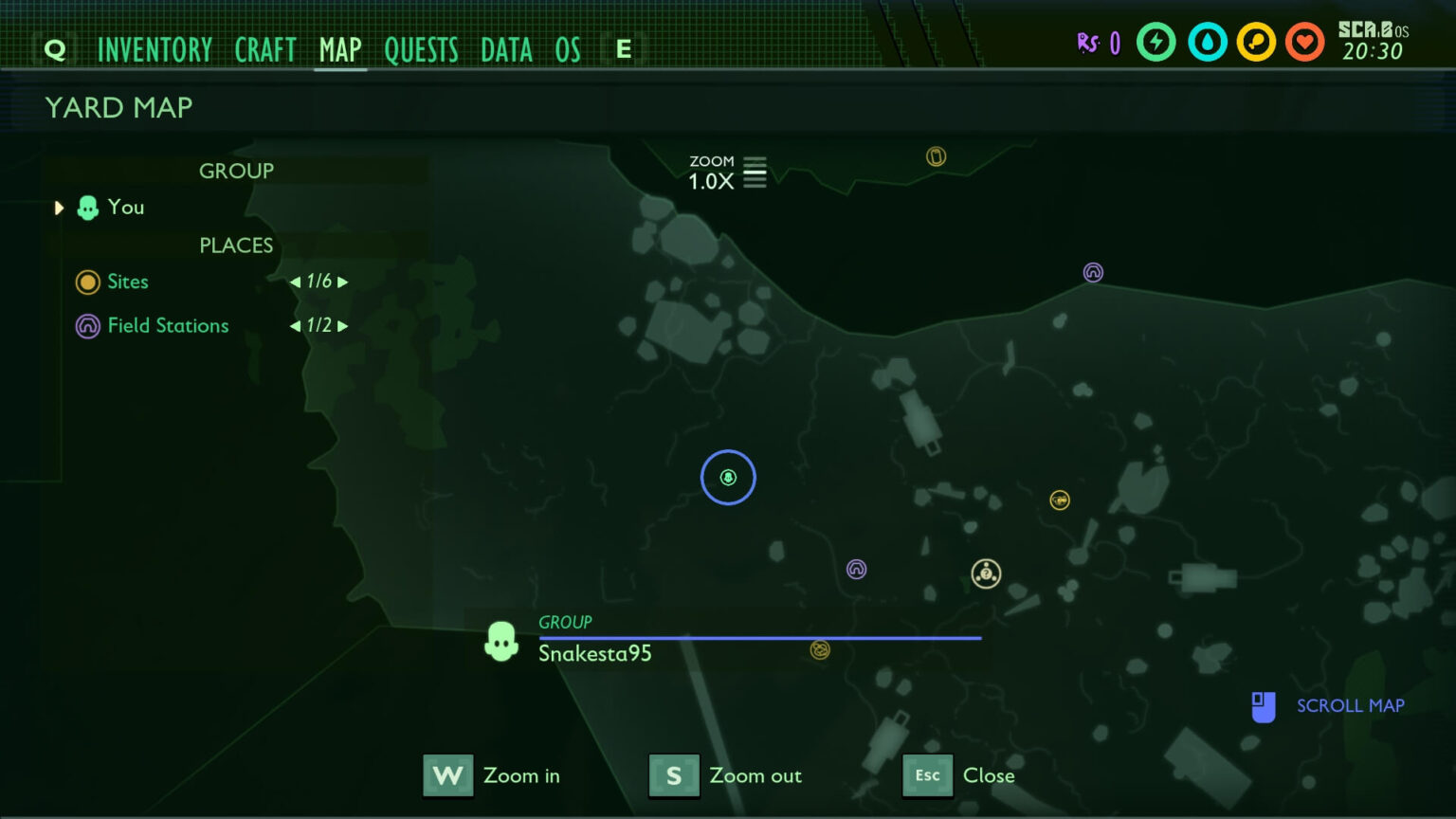This screenshot has width=1456, height=819.
Task: Click the S Zoom out button
Action: 674,775
